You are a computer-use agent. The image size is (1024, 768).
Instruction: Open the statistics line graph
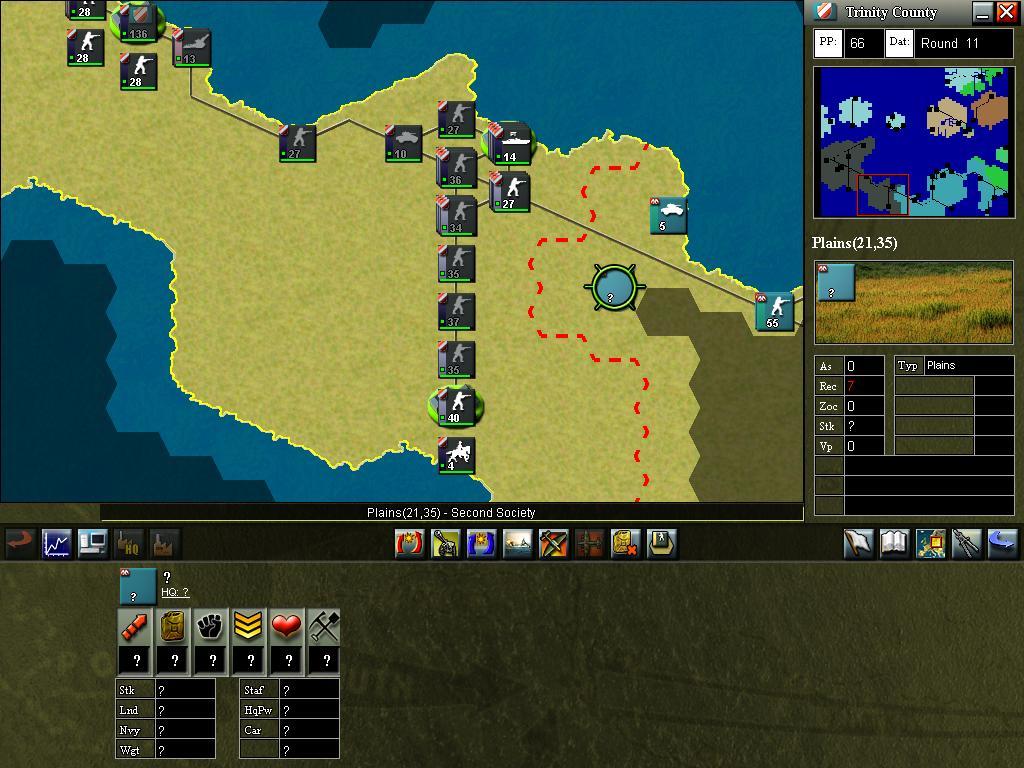56,543
